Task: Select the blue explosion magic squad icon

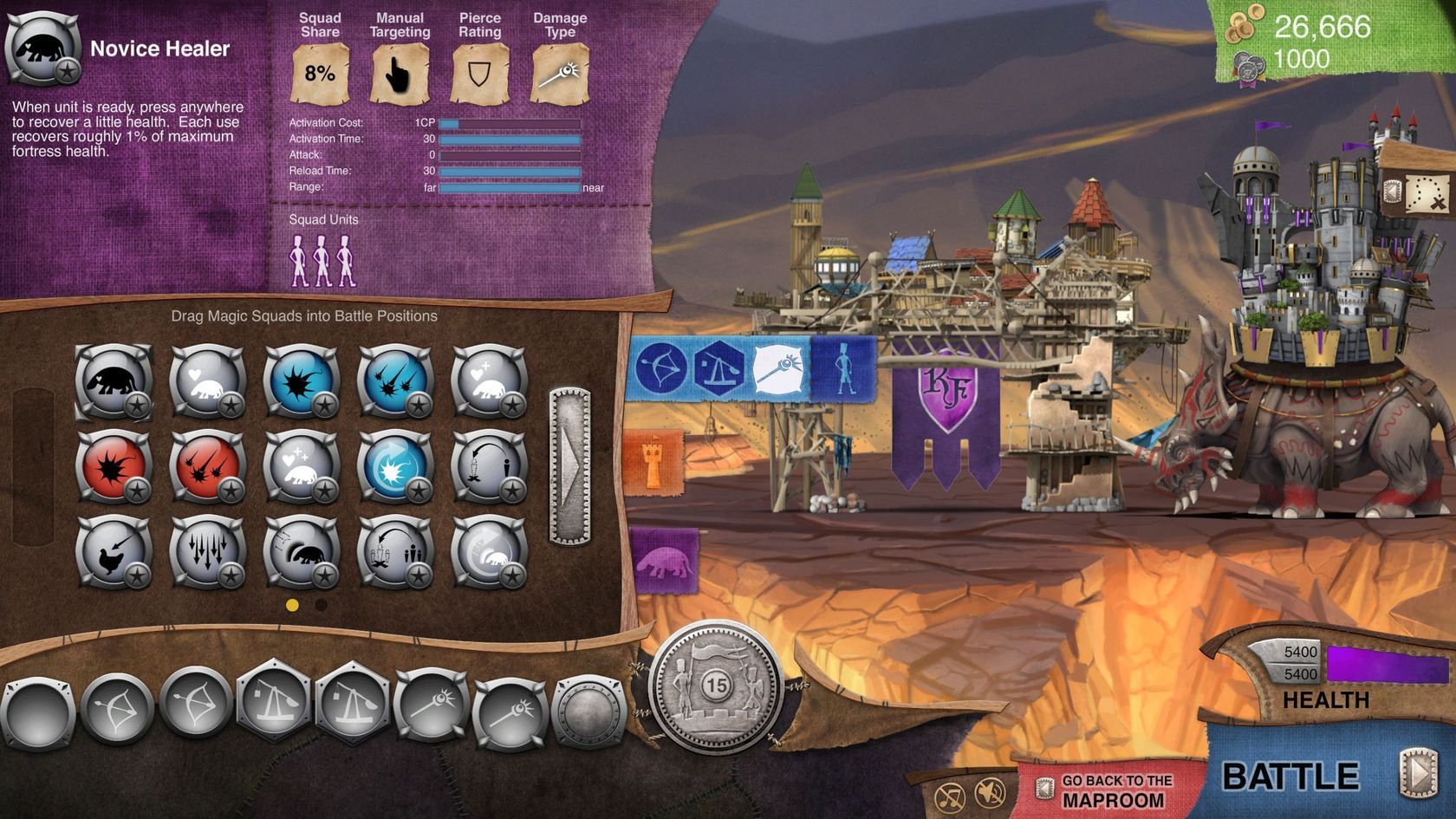Action: [302, 381]
